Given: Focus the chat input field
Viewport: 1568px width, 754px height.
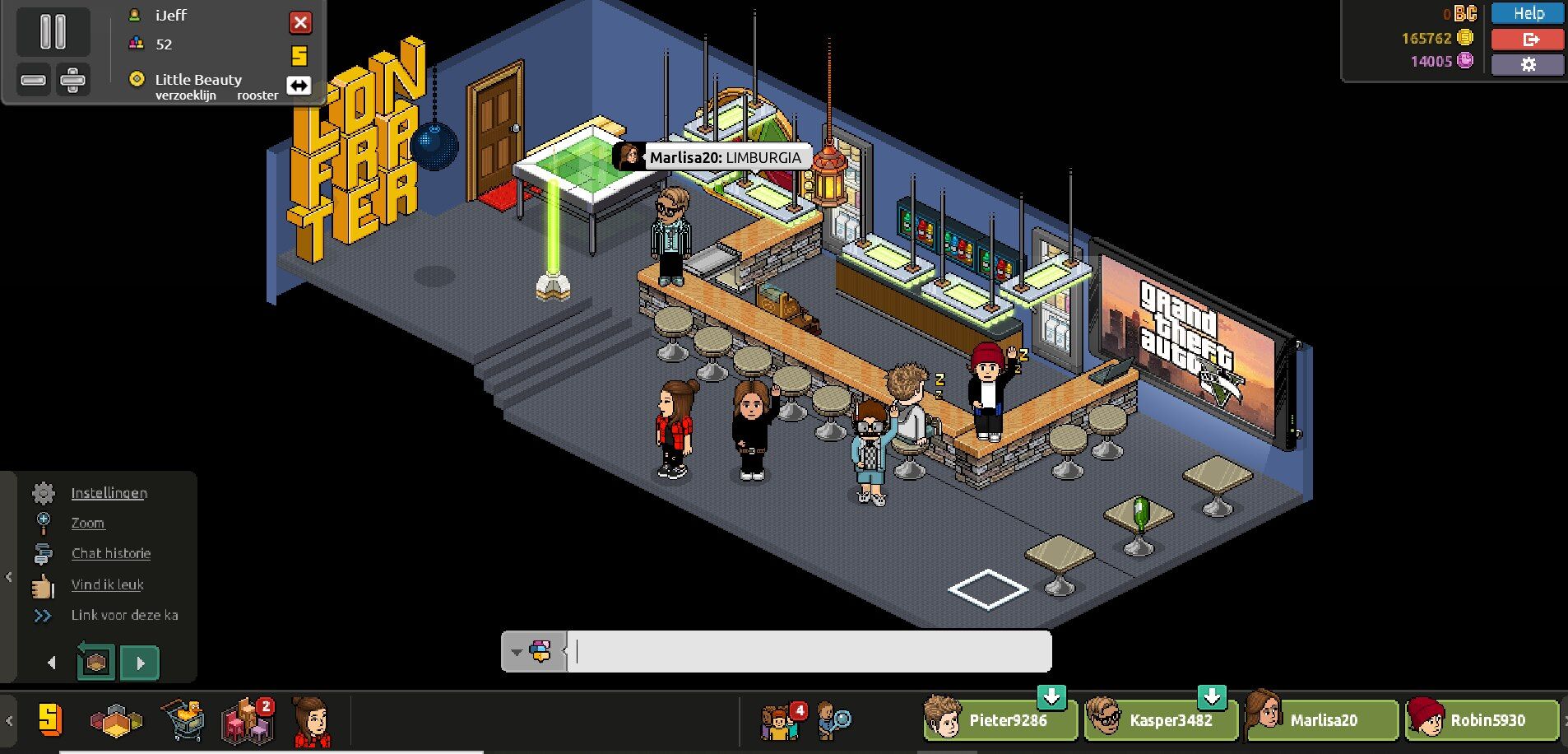Looking at the screenshot, I should tap(810, 652).
